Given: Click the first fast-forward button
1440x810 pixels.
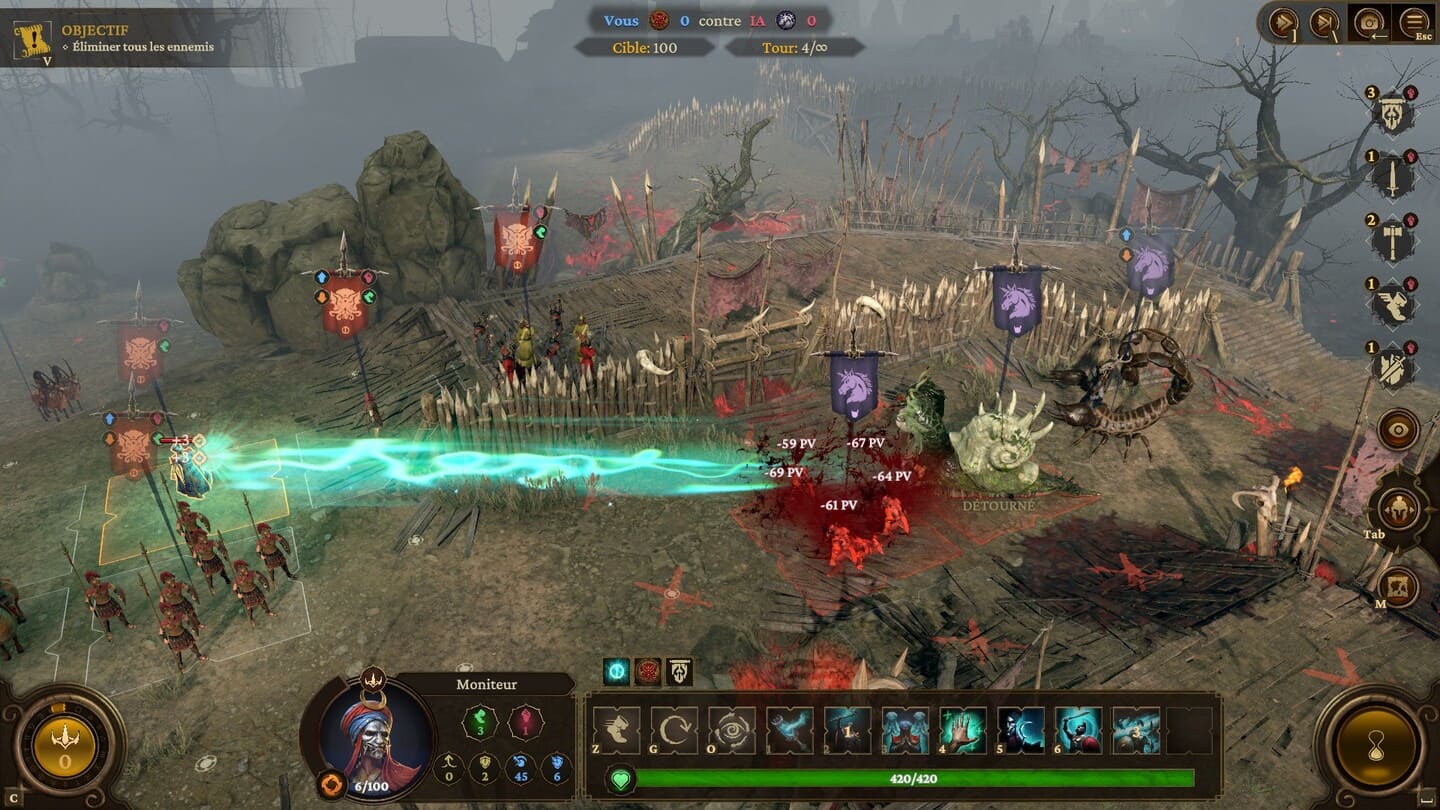Looking at the screenshot, I should pyautogui.click(x=1283, y=22).
